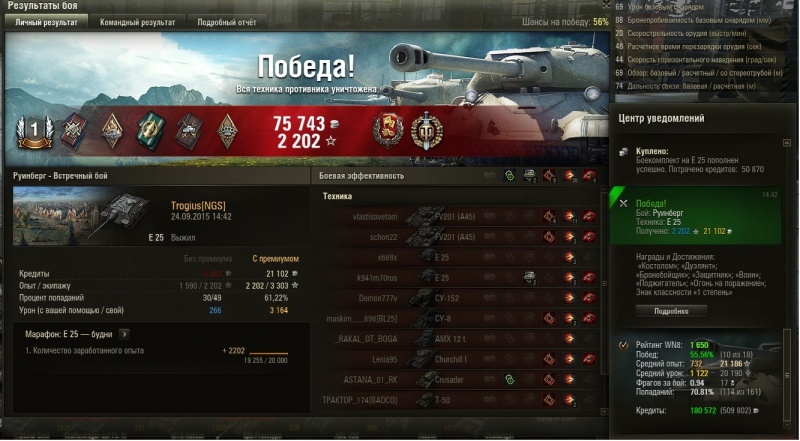
Task: Open the marathon question mark info button
Action: click(124, 333)
